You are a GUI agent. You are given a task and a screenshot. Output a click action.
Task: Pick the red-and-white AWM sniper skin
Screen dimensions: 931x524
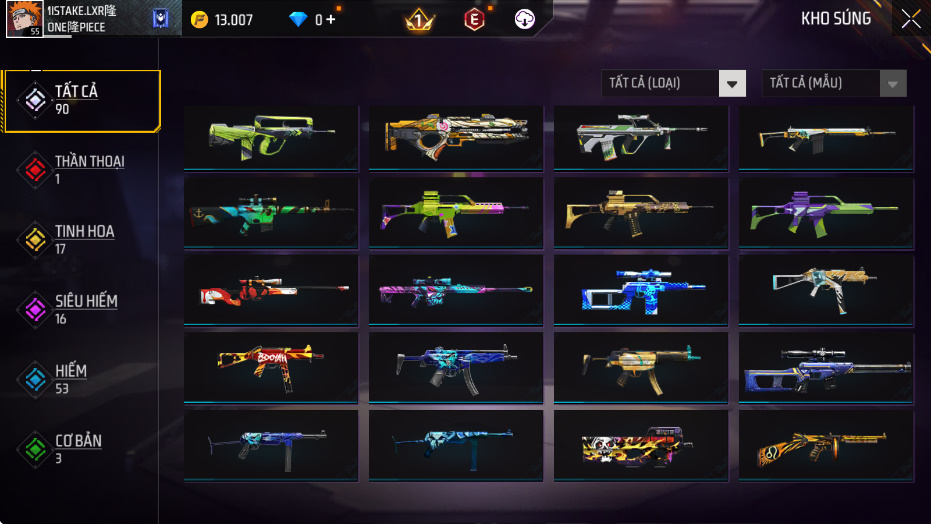pyautogui.click(x=271, y=290)
